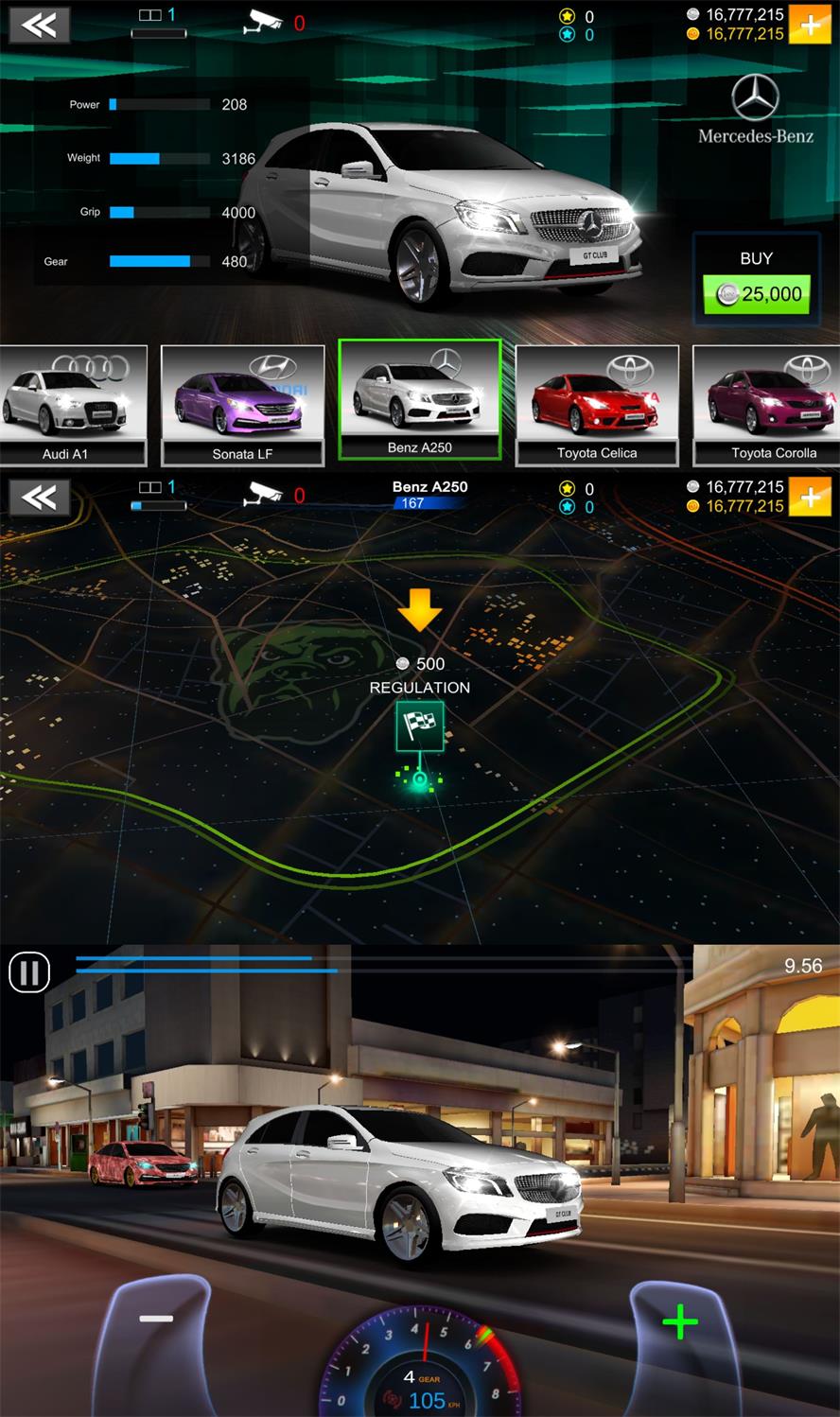The width and height of the screenshot is (840, 1417).
Task: Select the red Toyota Celica
Action: click(596, 406)
